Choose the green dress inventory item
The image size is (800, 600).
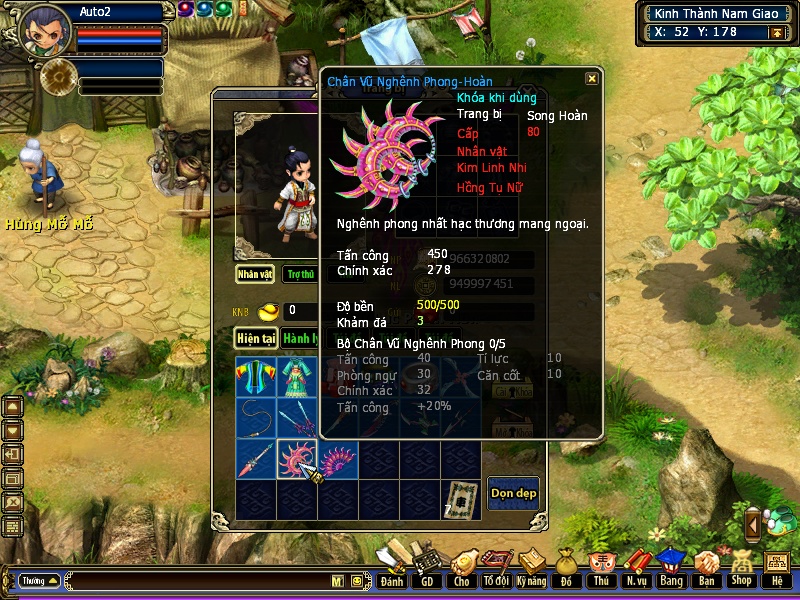[297, 378]
